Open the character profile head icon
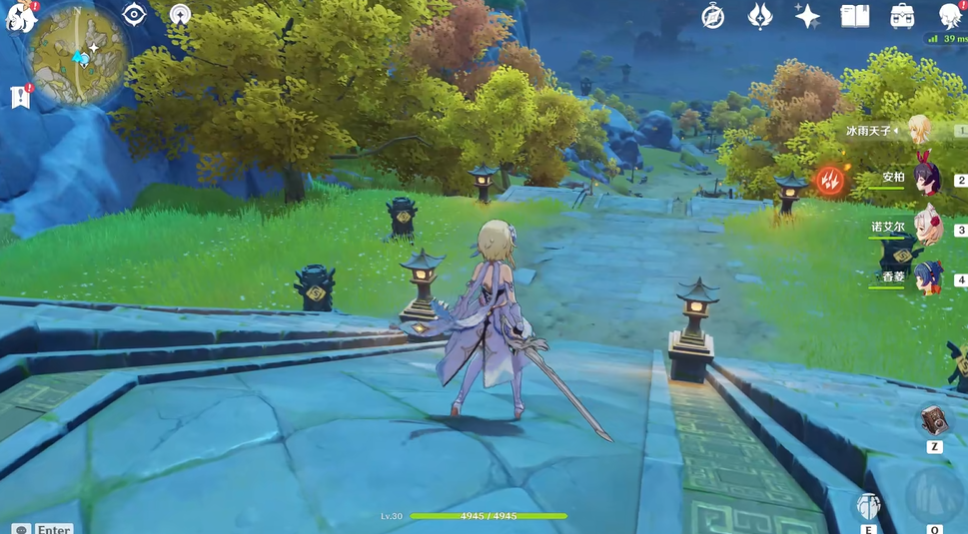 [949, 15]
